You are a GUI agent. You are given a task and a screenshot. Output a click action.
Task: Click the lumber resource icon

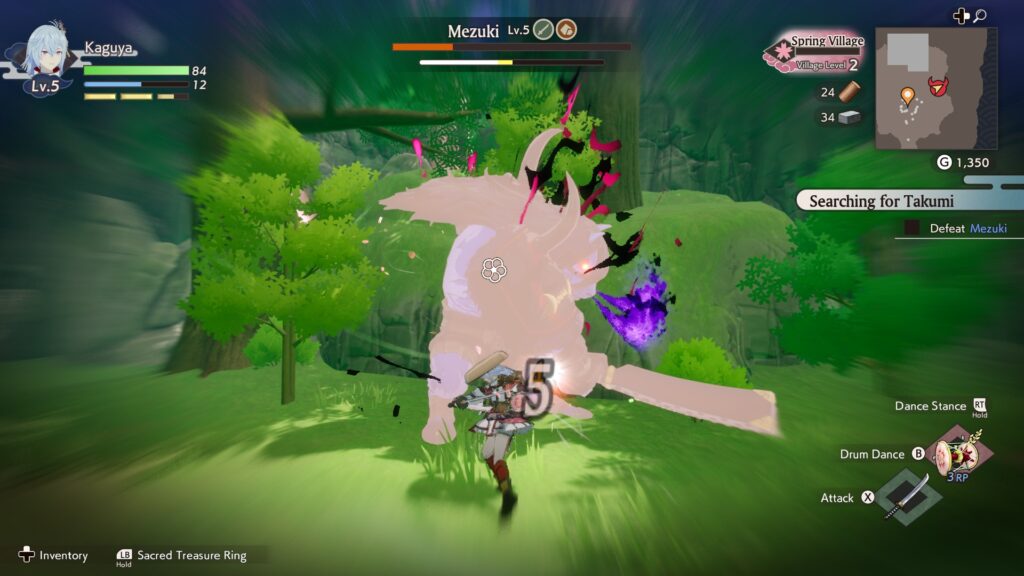point(849,92)
